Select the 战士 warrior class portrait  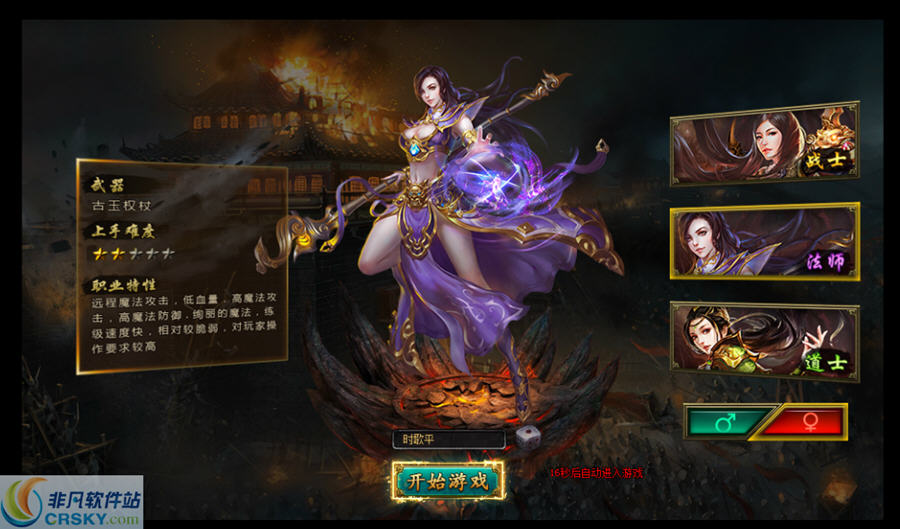point(764,142)
